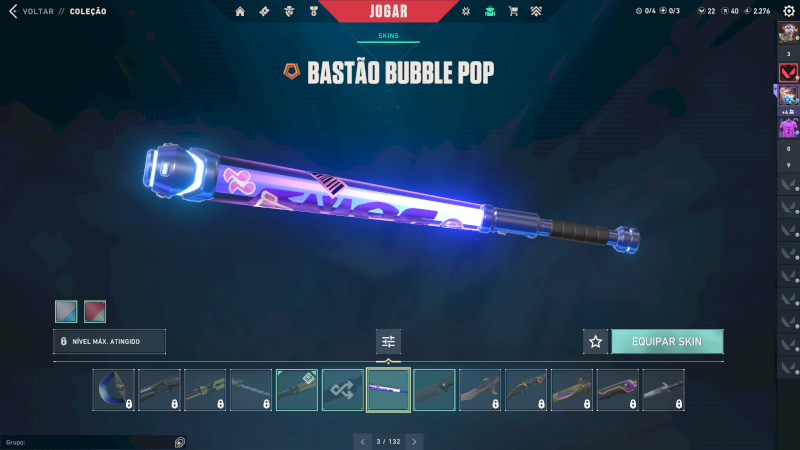Equip the skin with EQUIPAR SKIN
Viewport: 800px width, 450px height.
[x=667, y=342]
